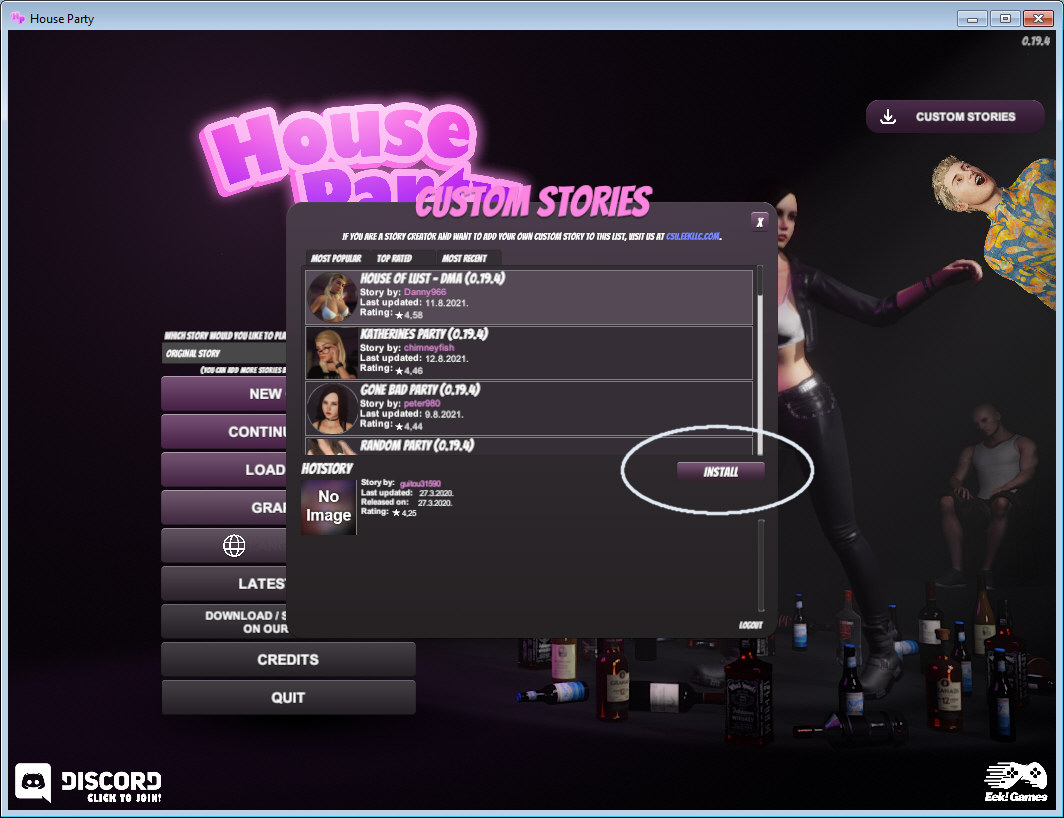The width and height of the screenshot is (1064, 818).
Task: Switch to the Top Rated tab
Action: click(394, 258)
